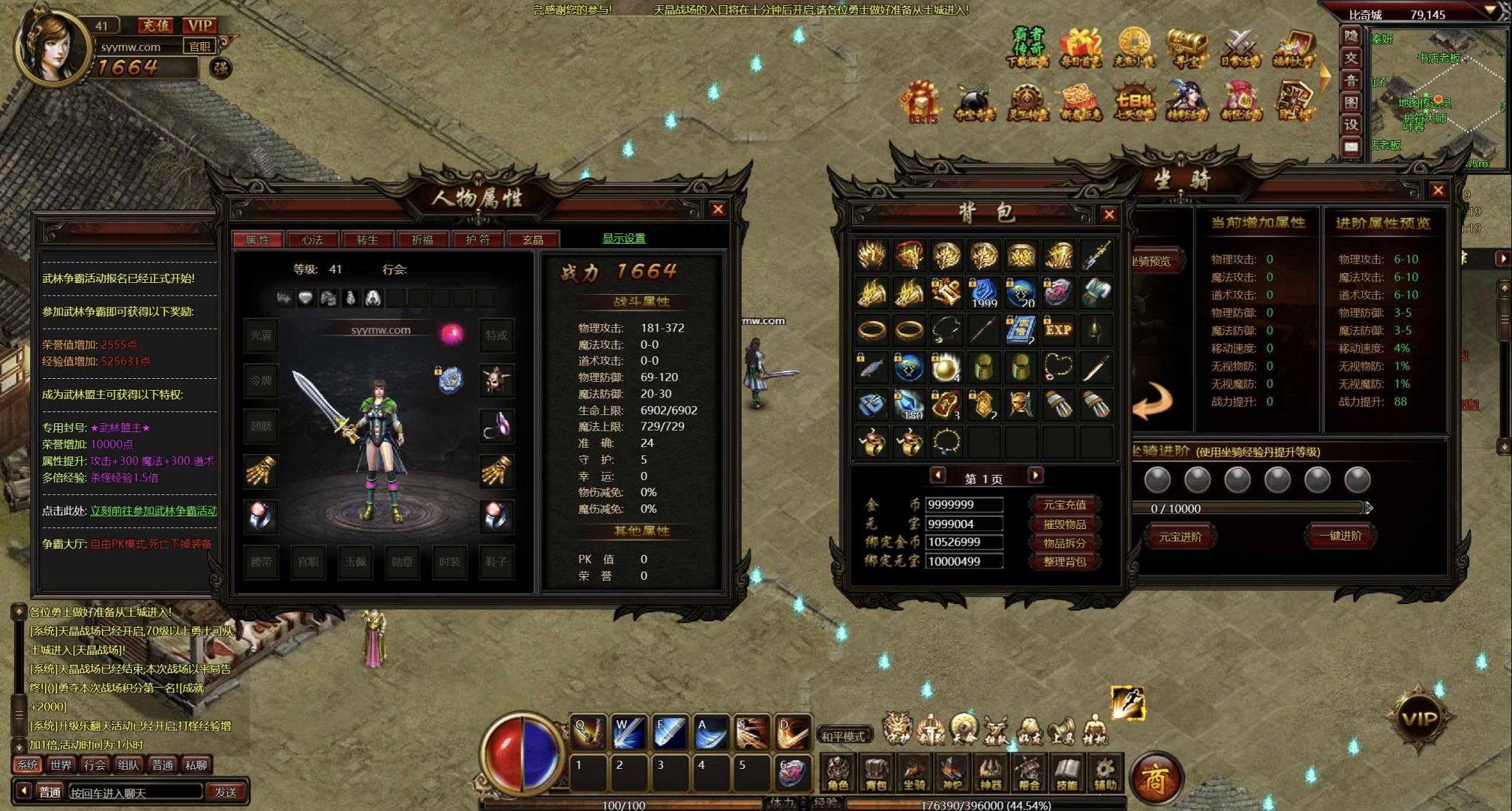This screenshot has width=1512, height=811.
Task: Choose 摧毁物品 destroy item button
Action: pyautogui.click(x=1064, y=524)
